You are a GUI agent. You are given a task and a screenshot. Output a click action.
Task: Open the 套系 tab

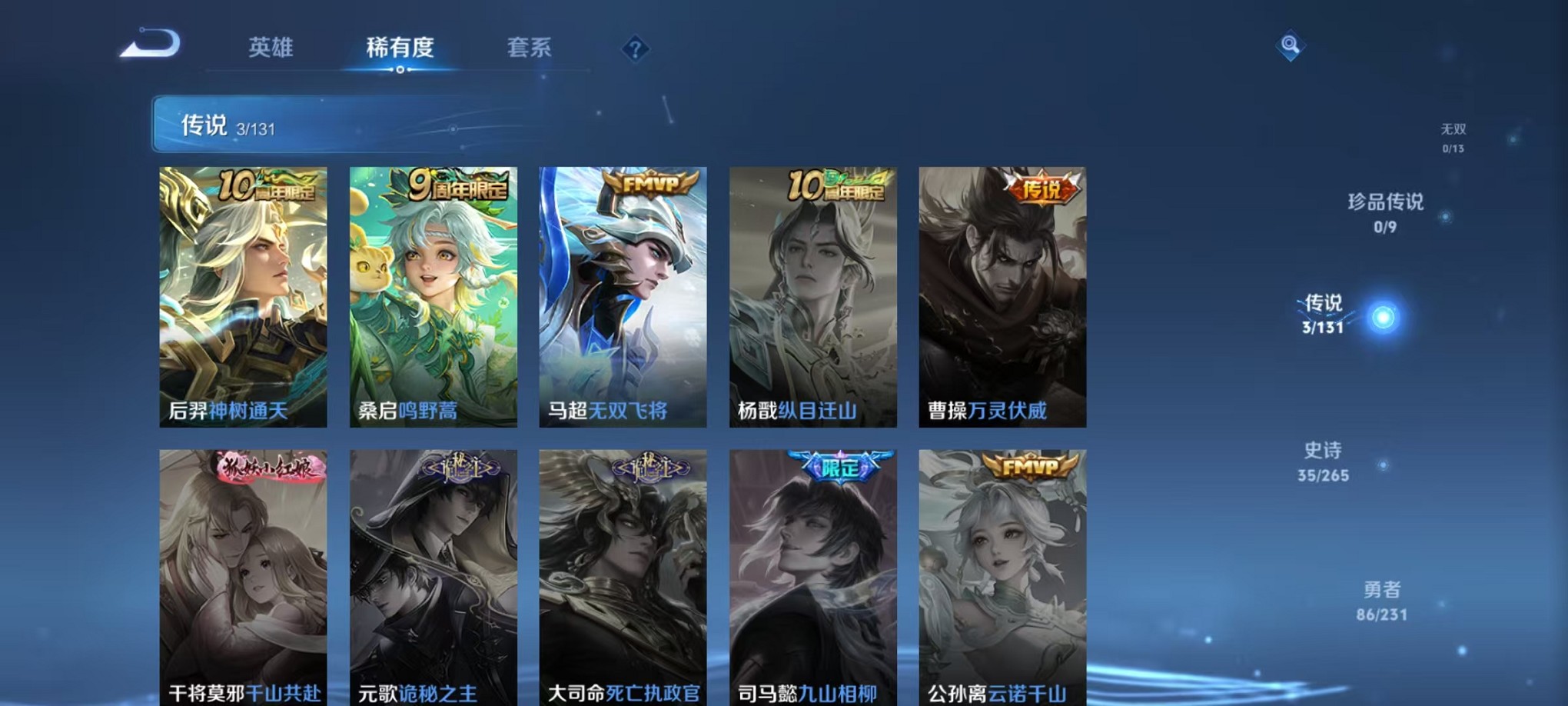tap(530, 48)
